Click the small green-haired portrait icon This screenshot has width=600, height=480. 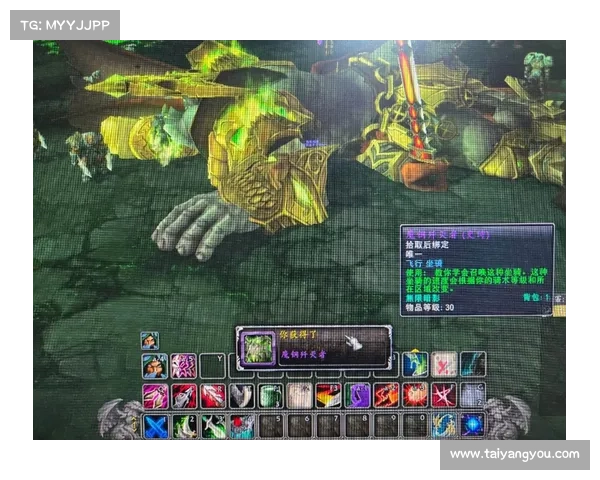pos(149,340)
